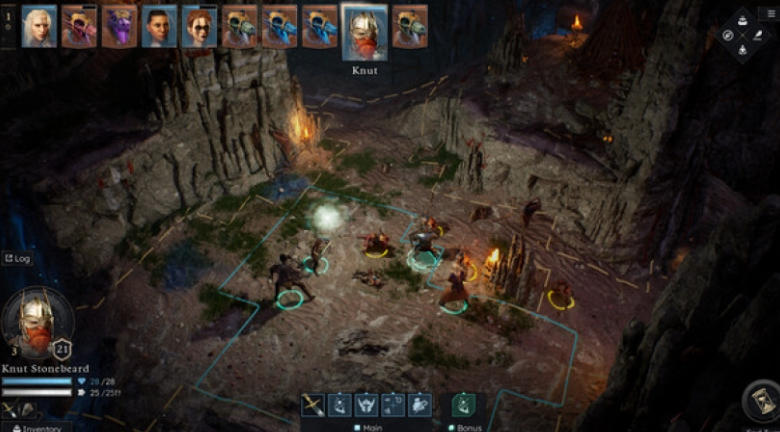Use the green Bonus action ability
The width and height of the screenshot is (780, 432).
463,404
